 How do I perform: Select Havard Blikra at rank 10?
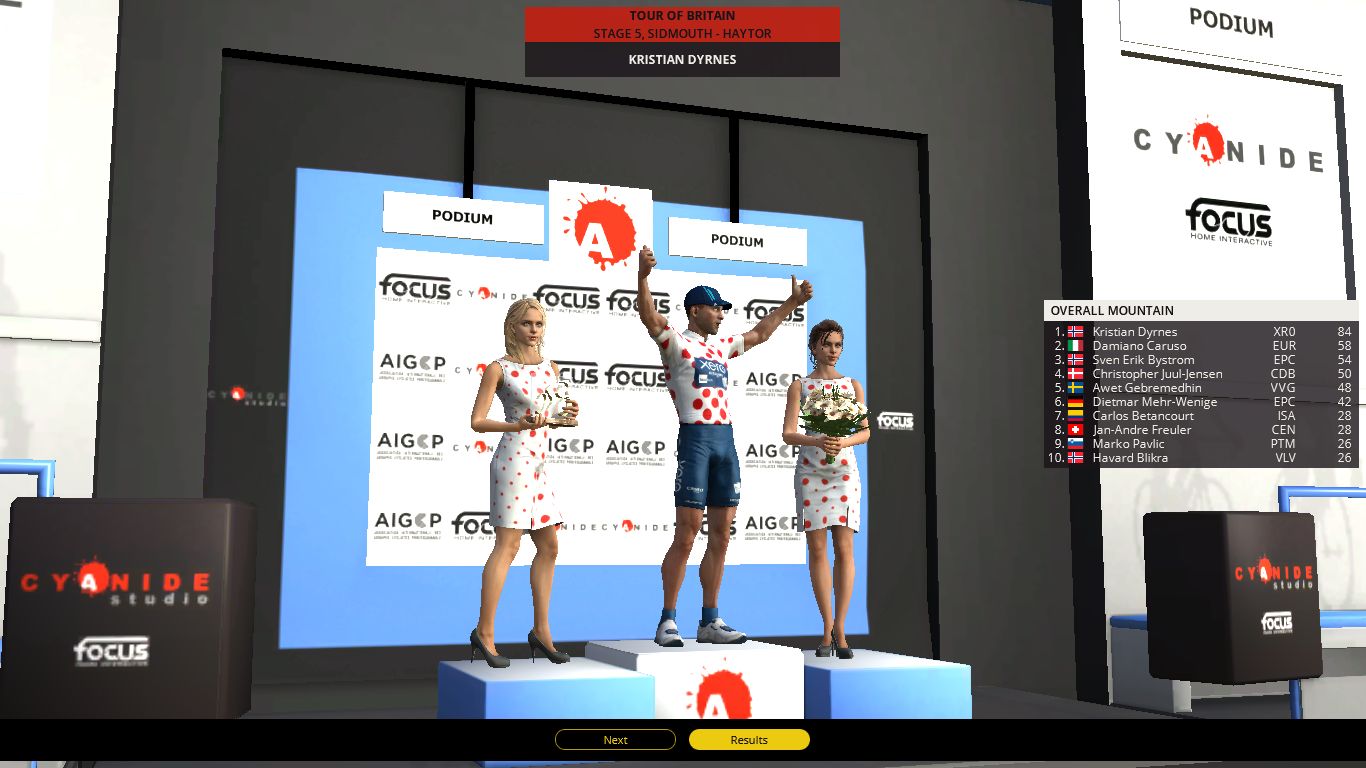pos(1131,457)
